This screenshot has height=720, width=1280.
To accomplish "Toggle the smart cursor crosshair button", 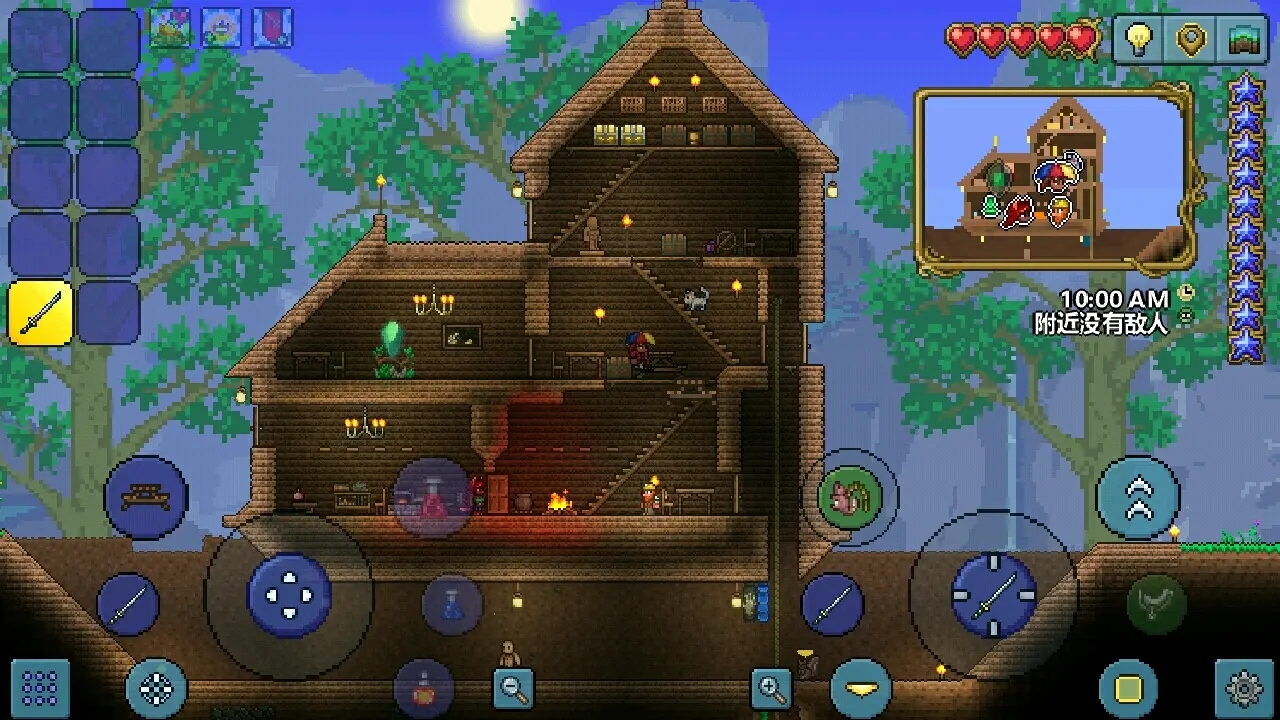I will 157,689.
